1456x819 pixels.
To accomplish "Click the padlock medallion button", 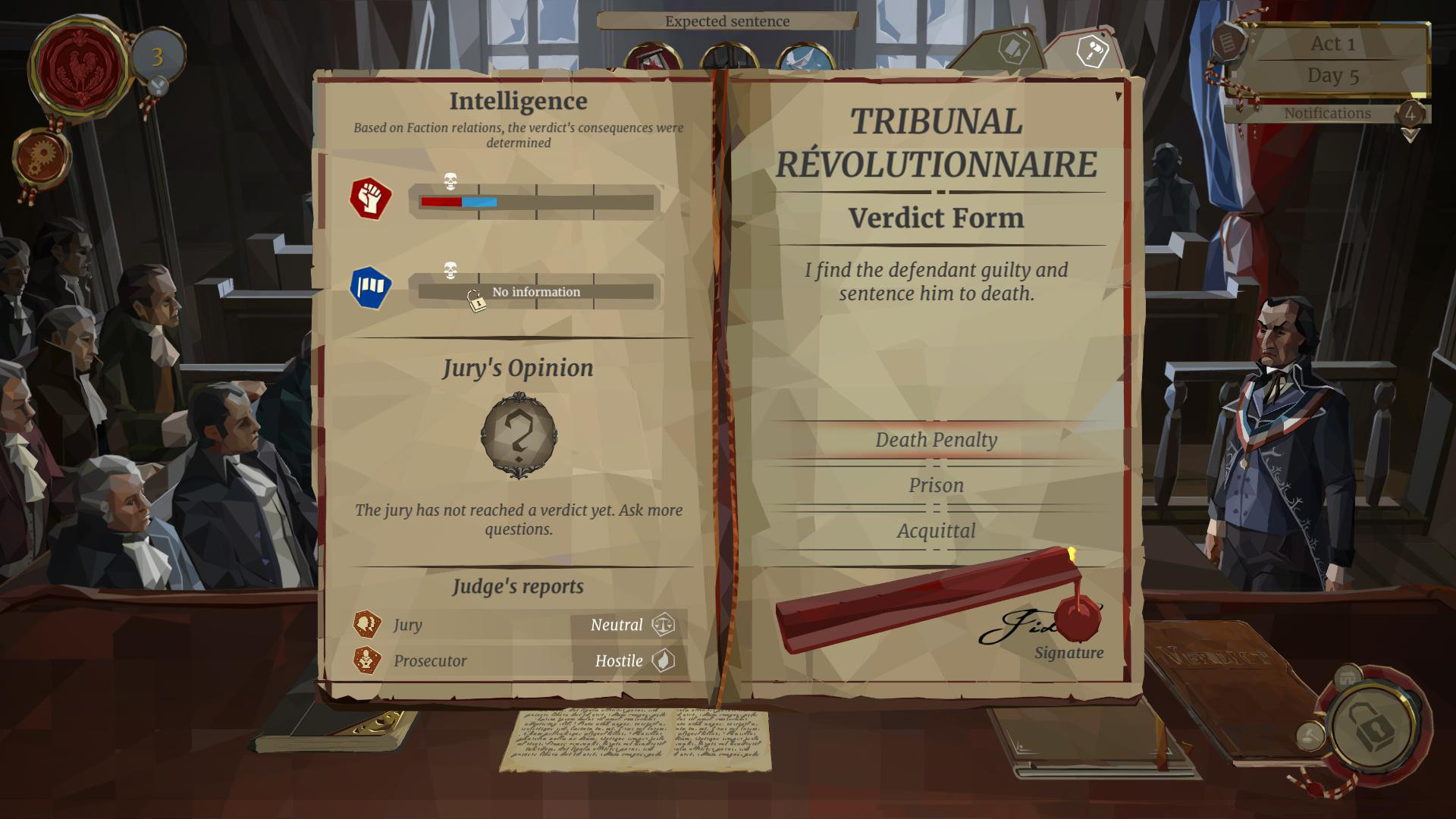I will 1373,727.
